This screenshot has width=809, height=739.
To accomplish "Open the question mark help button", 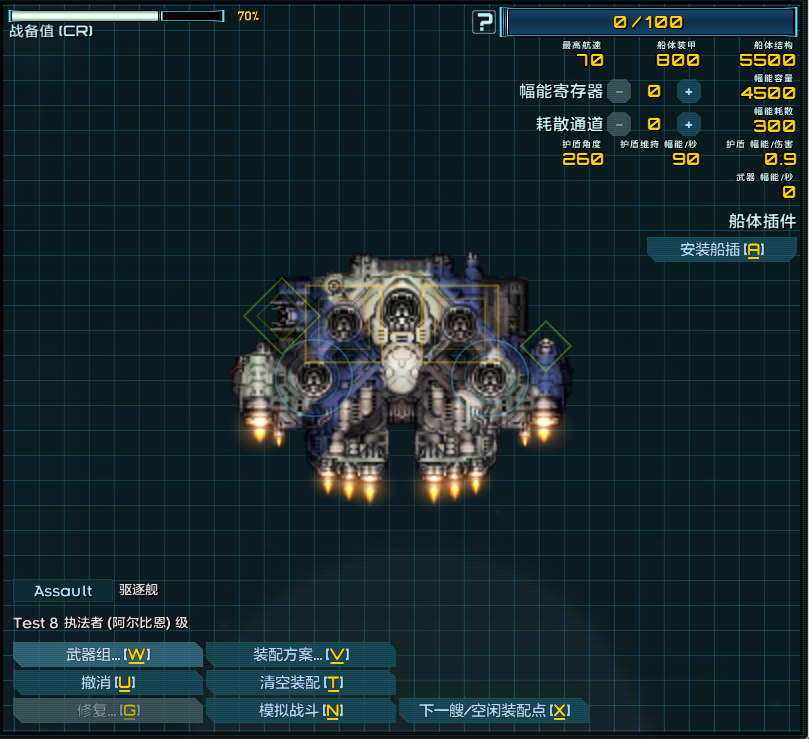I will pyautogui.click(x=484, y=22).
